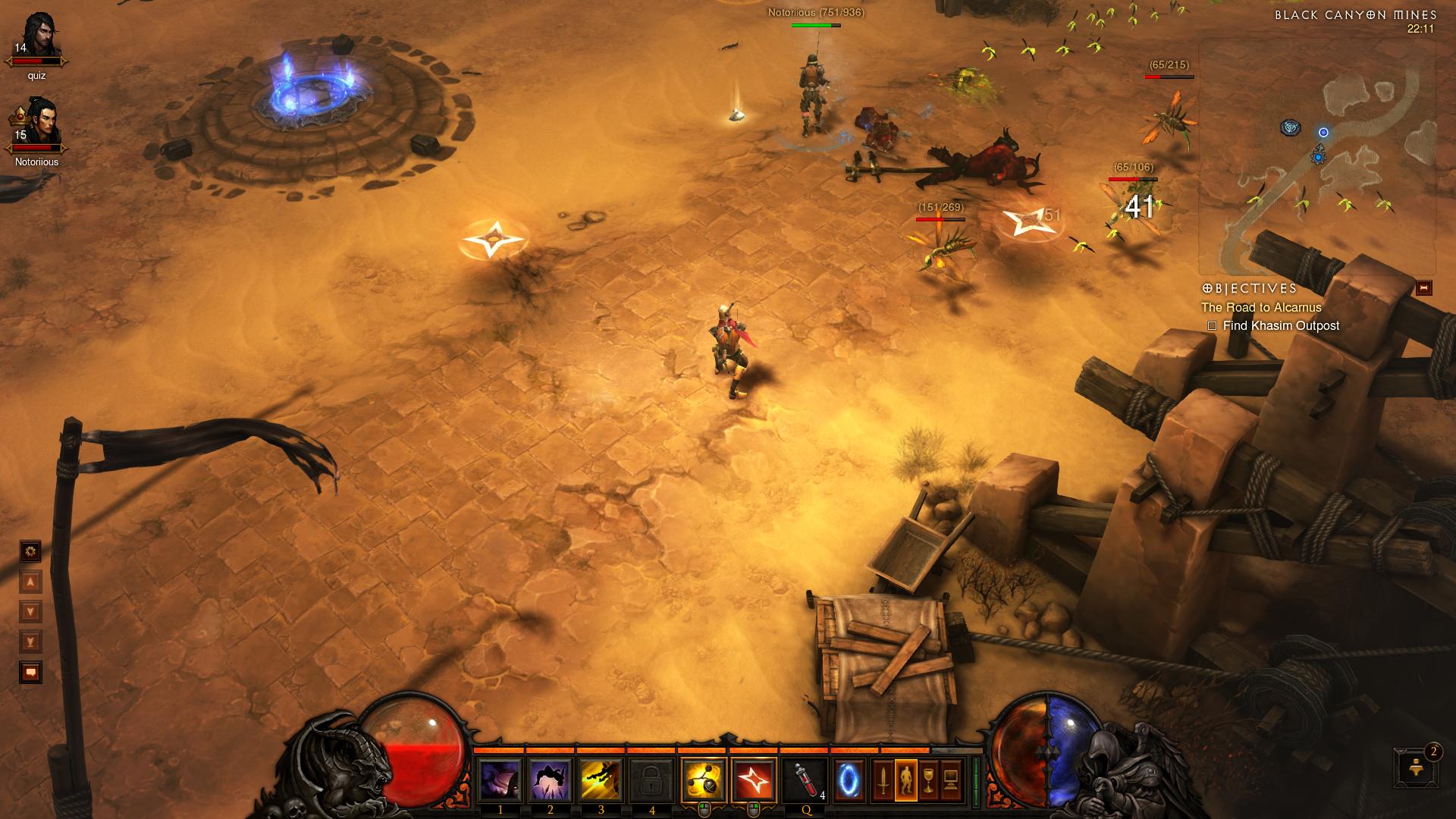The height and width of the screenshot is (819, 1456).
Task: Check off the Find Khasim Outpost objective
Action: click(x=1213, y=325)
